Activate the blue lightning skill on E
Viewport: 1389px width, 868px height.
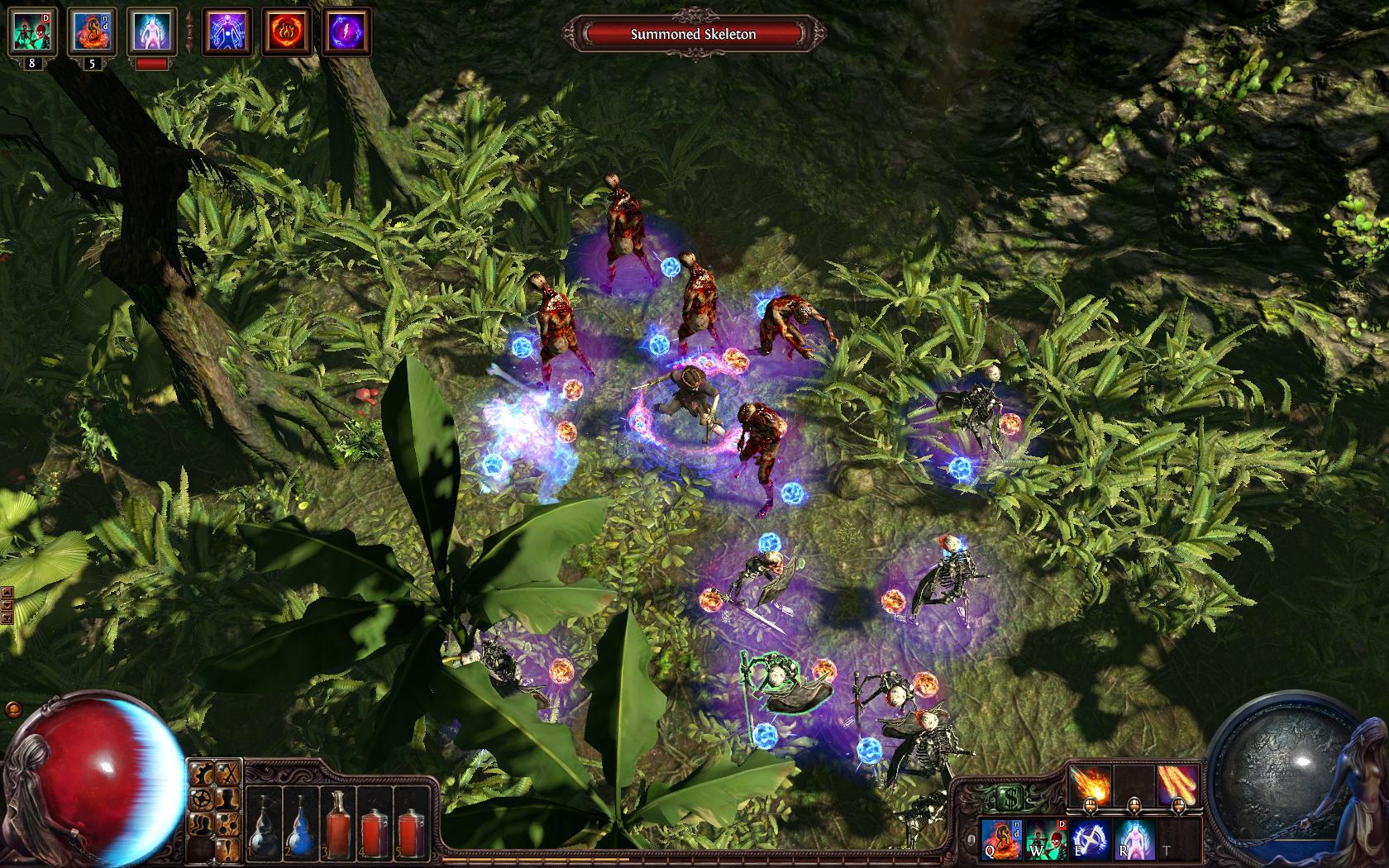[x=1091, y=837]
